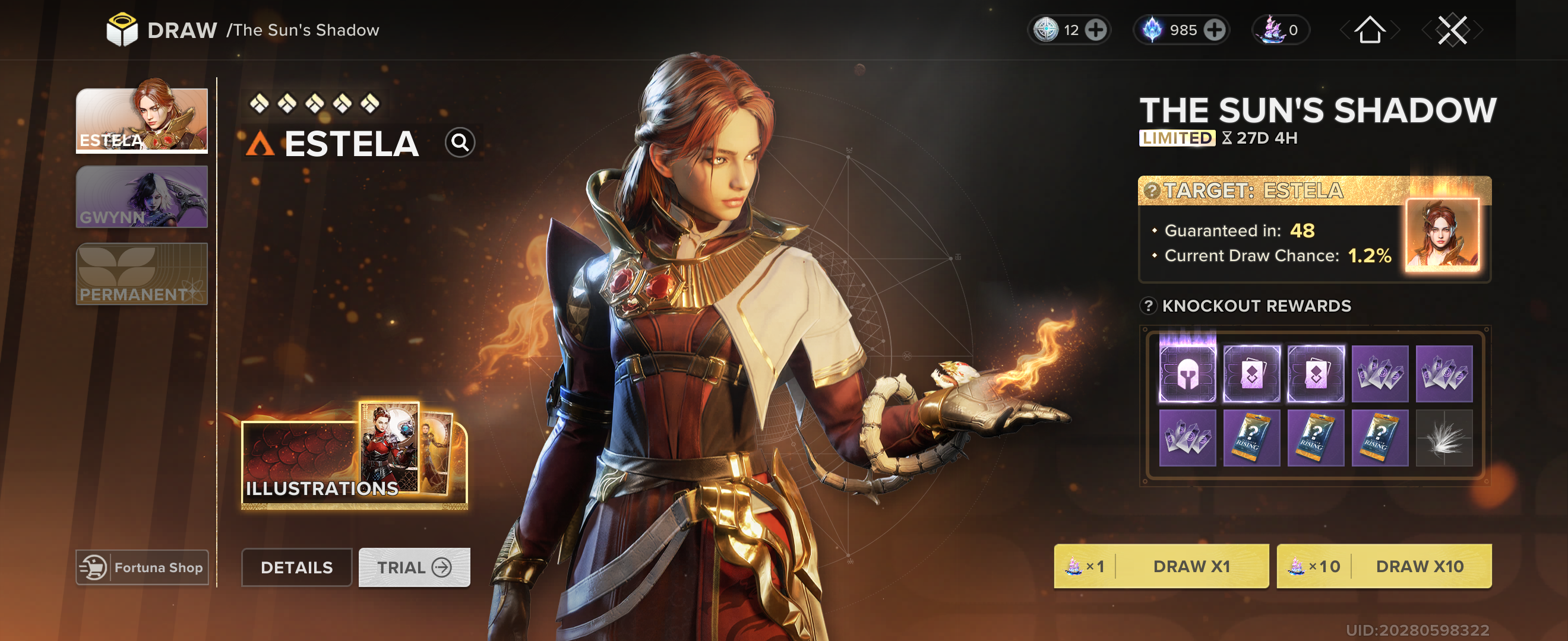The width and height of the screenshot is (1568, 641).
Task: Add more of the 12-count currency
Action: point(1096,30)
